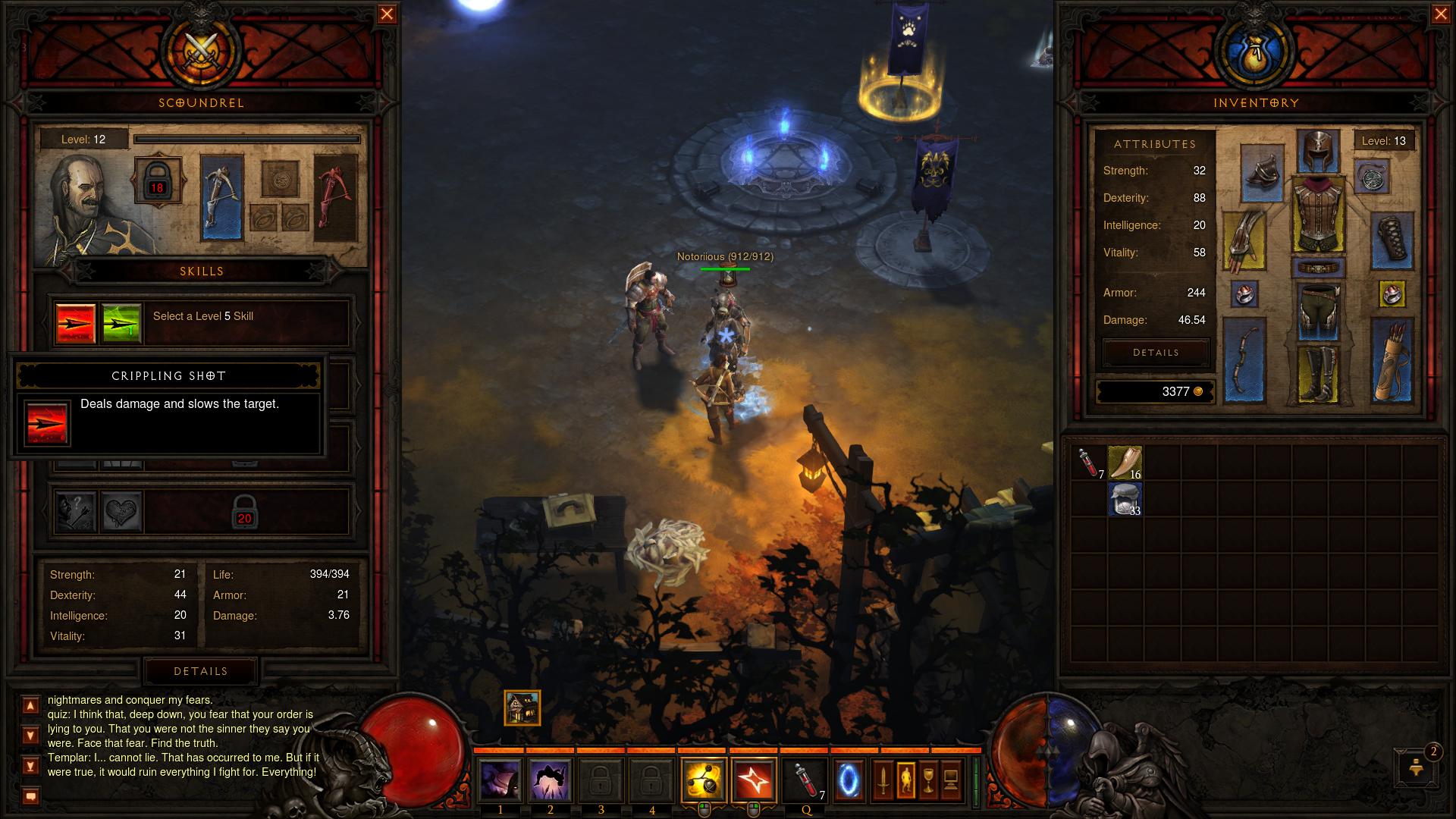Screen dimensions: 1456x819
Task: Select the jar item stack of 33
Action: (x=1125, y=499)
